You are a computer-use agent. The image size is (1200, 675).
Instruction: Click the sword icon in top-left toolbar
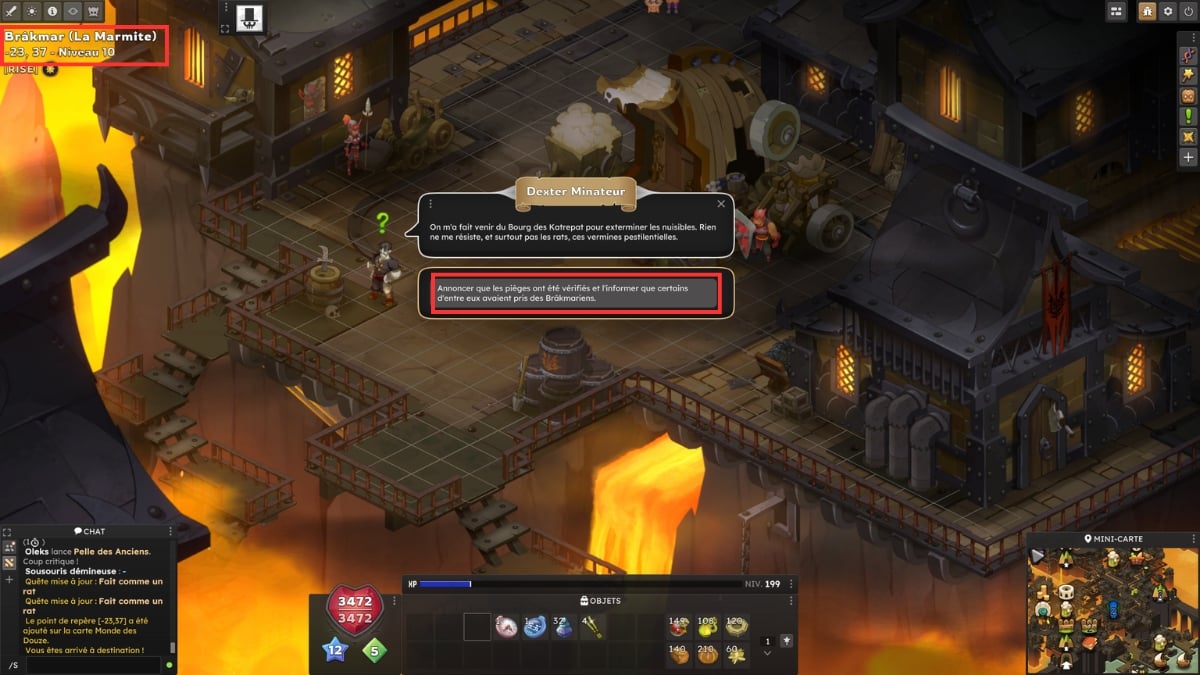[x=13, y=11]
